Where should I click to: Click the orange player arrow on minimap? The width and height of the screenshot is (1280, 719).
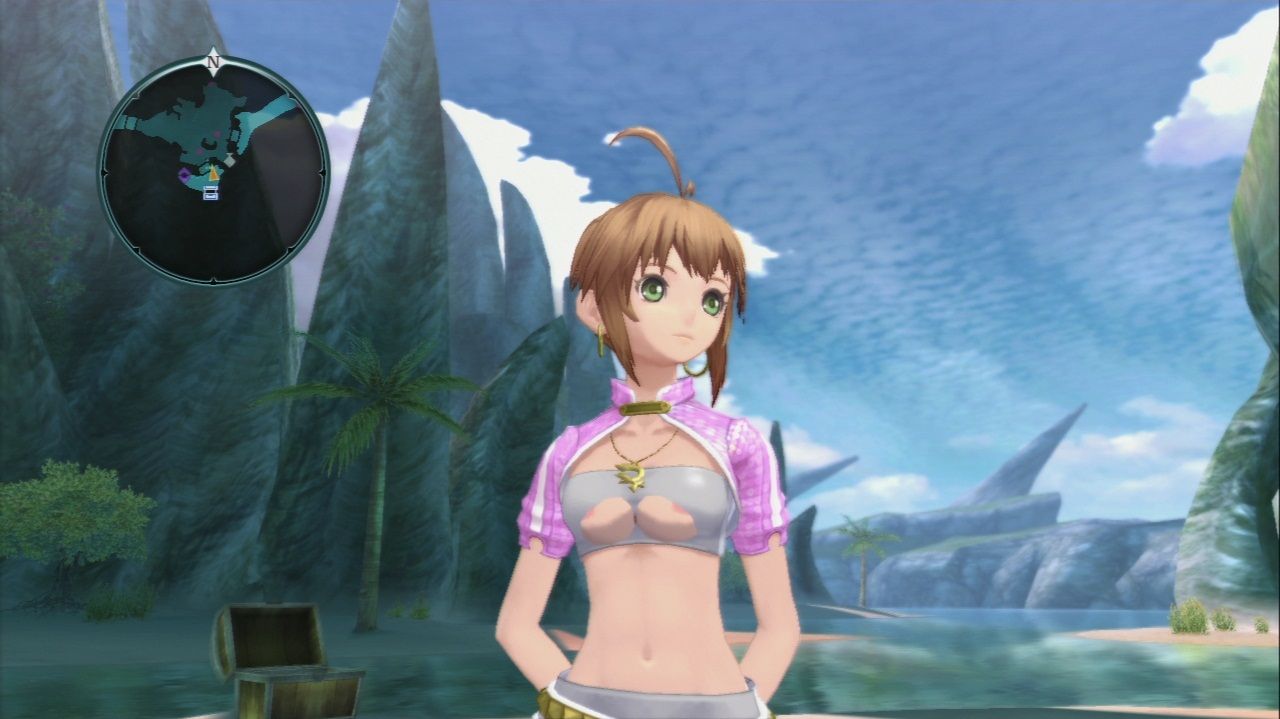click(212, 174)
